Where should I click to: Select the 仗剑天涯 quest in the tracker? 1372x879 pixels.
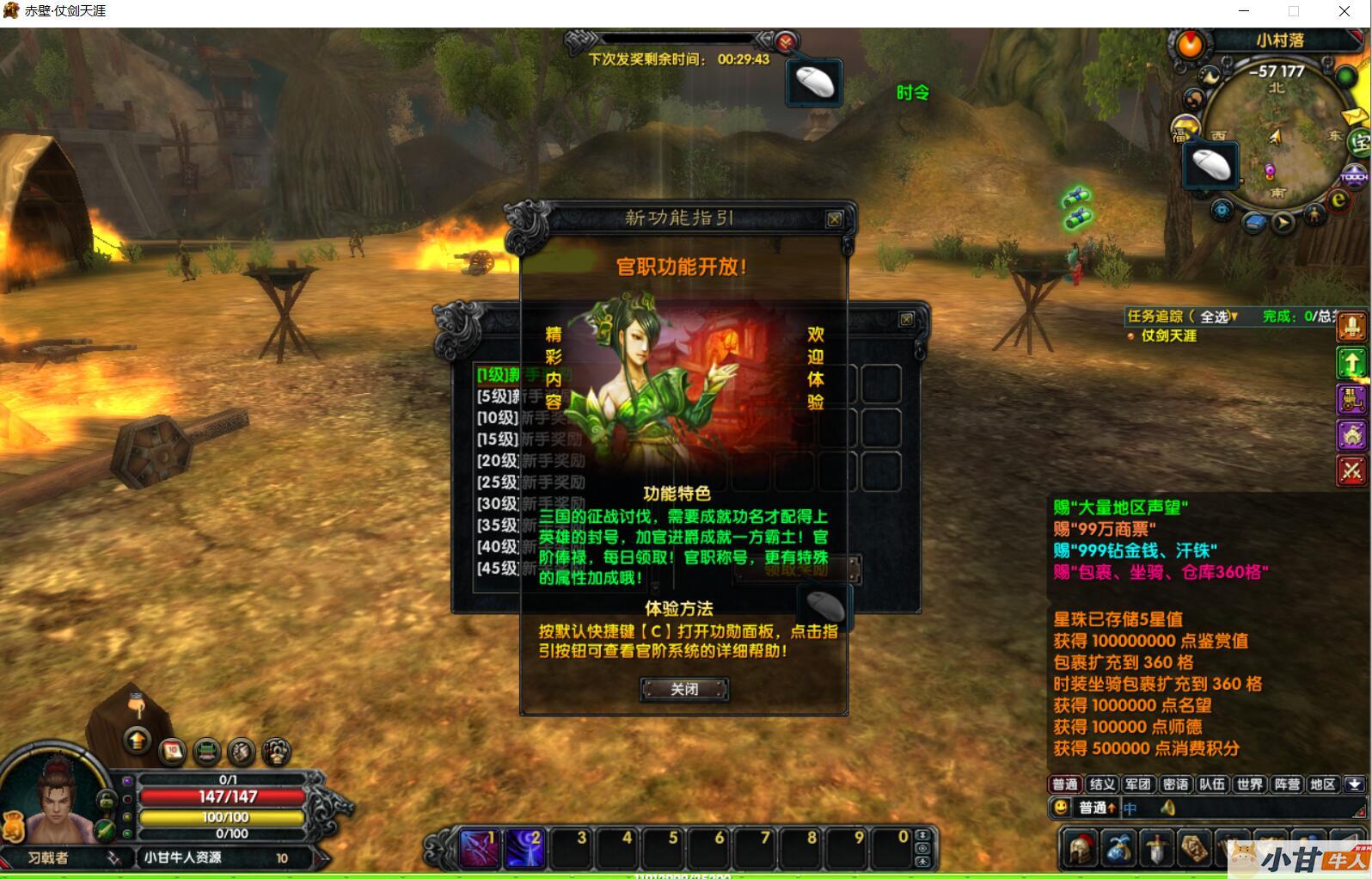1168,335
